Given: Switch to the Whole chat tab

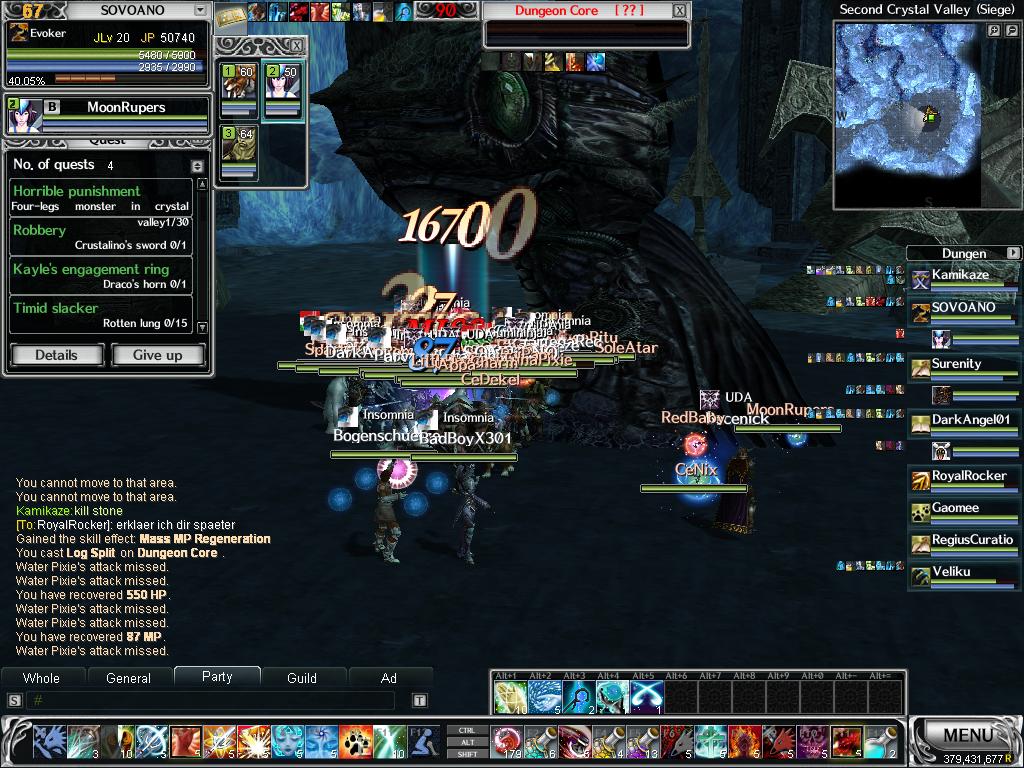Looking at the screenshot, I should [41, 678].
